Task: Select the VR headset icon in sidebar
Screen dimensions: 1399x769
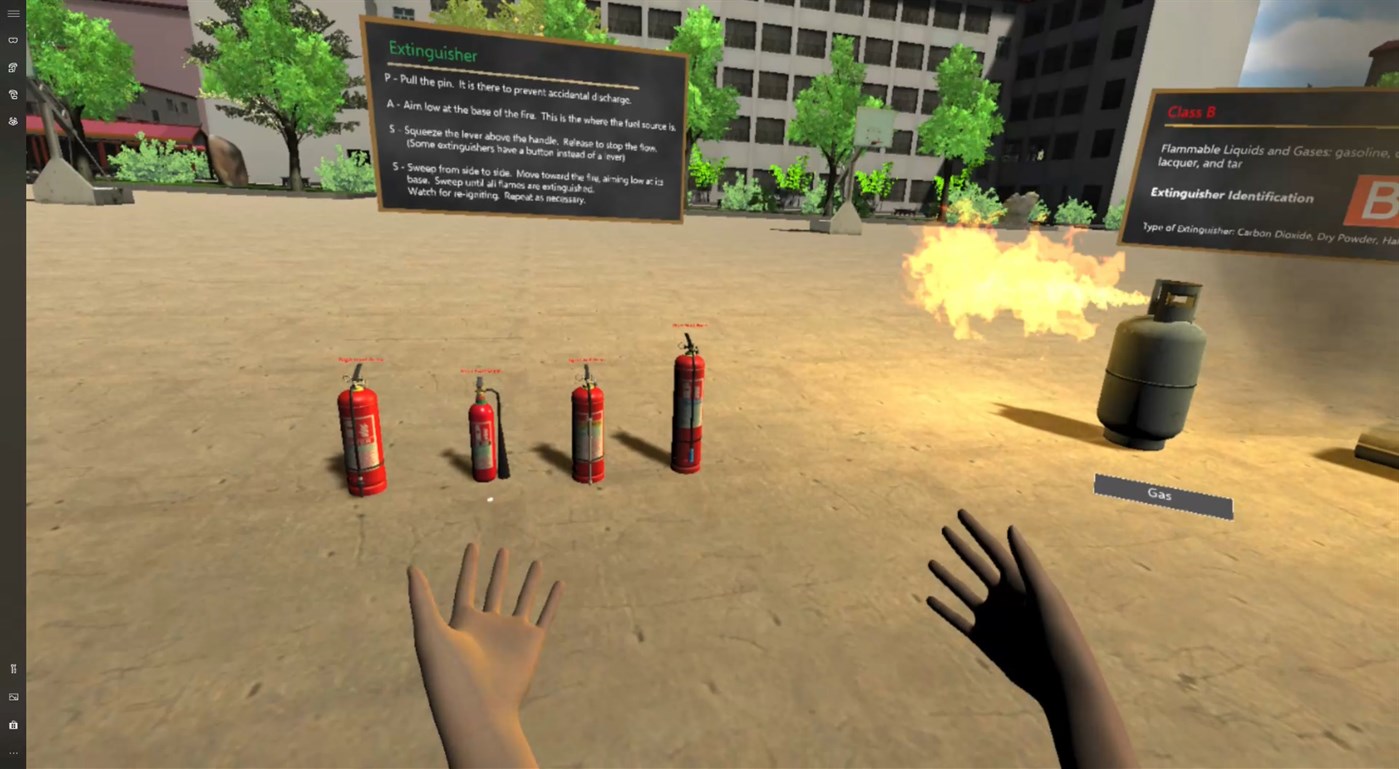Action: 13,40
